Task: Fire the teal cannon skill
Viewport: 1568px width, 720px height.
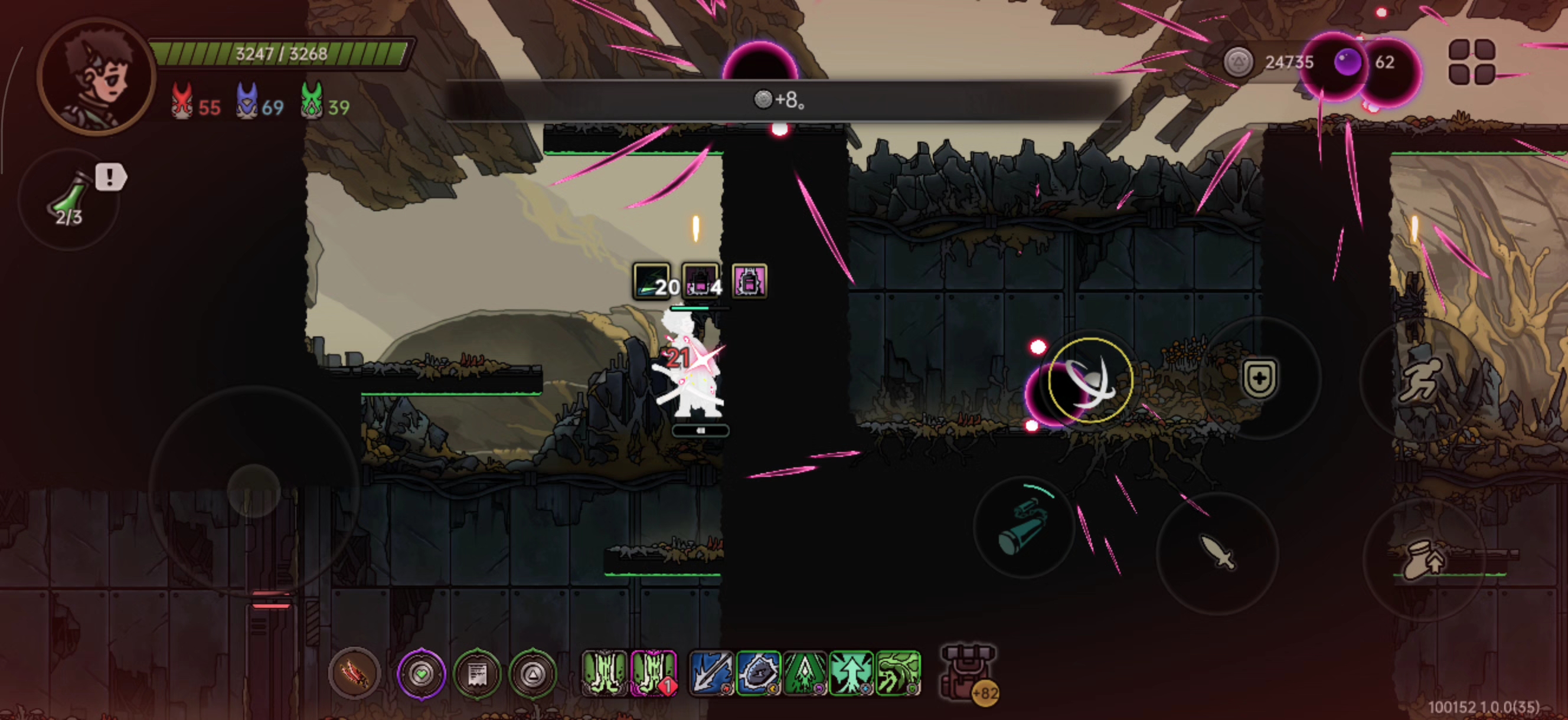Action: pyautogui.click(x=1024, y=527)
